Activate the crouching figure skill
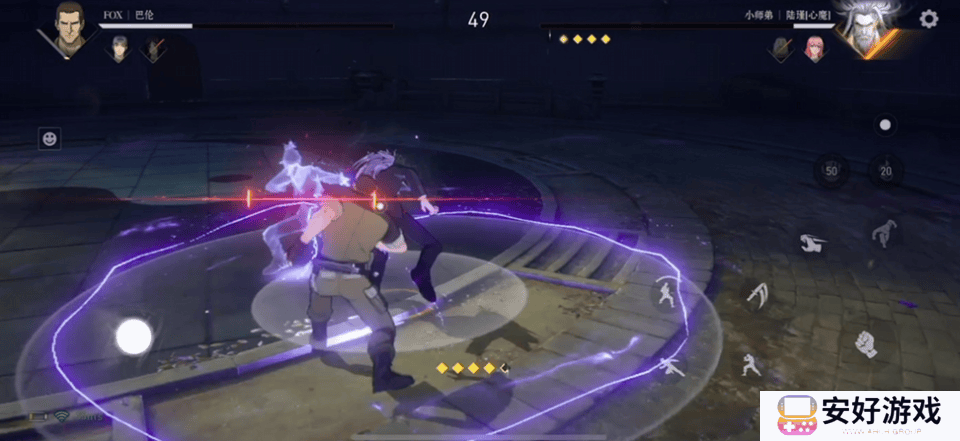This screenshot has height=441, width=960. (884, 232)
